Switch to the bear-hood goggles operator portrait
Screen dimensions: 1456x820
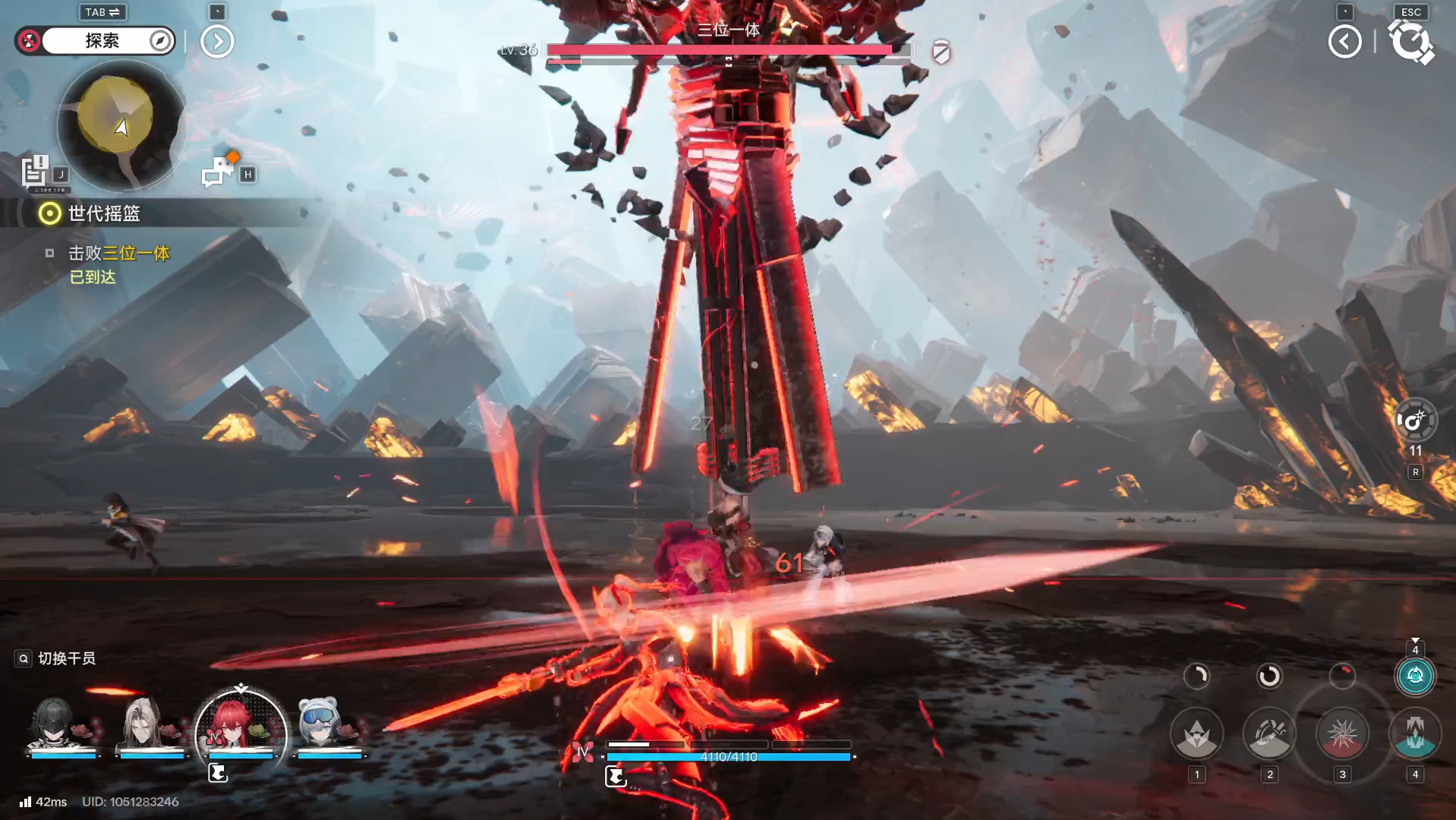coord(319,724)
